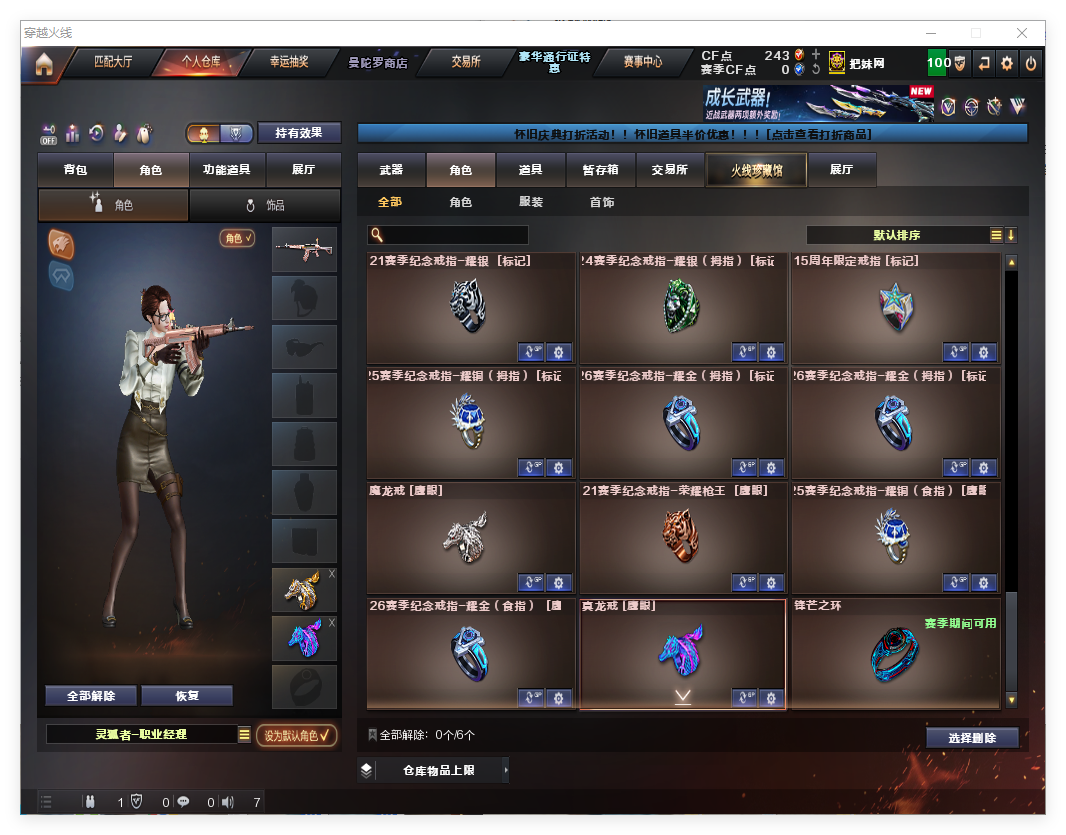Select the 饰品 accessories sub-tab
The height and width of the screenshot is (835, 1066).
pos(265,205)
